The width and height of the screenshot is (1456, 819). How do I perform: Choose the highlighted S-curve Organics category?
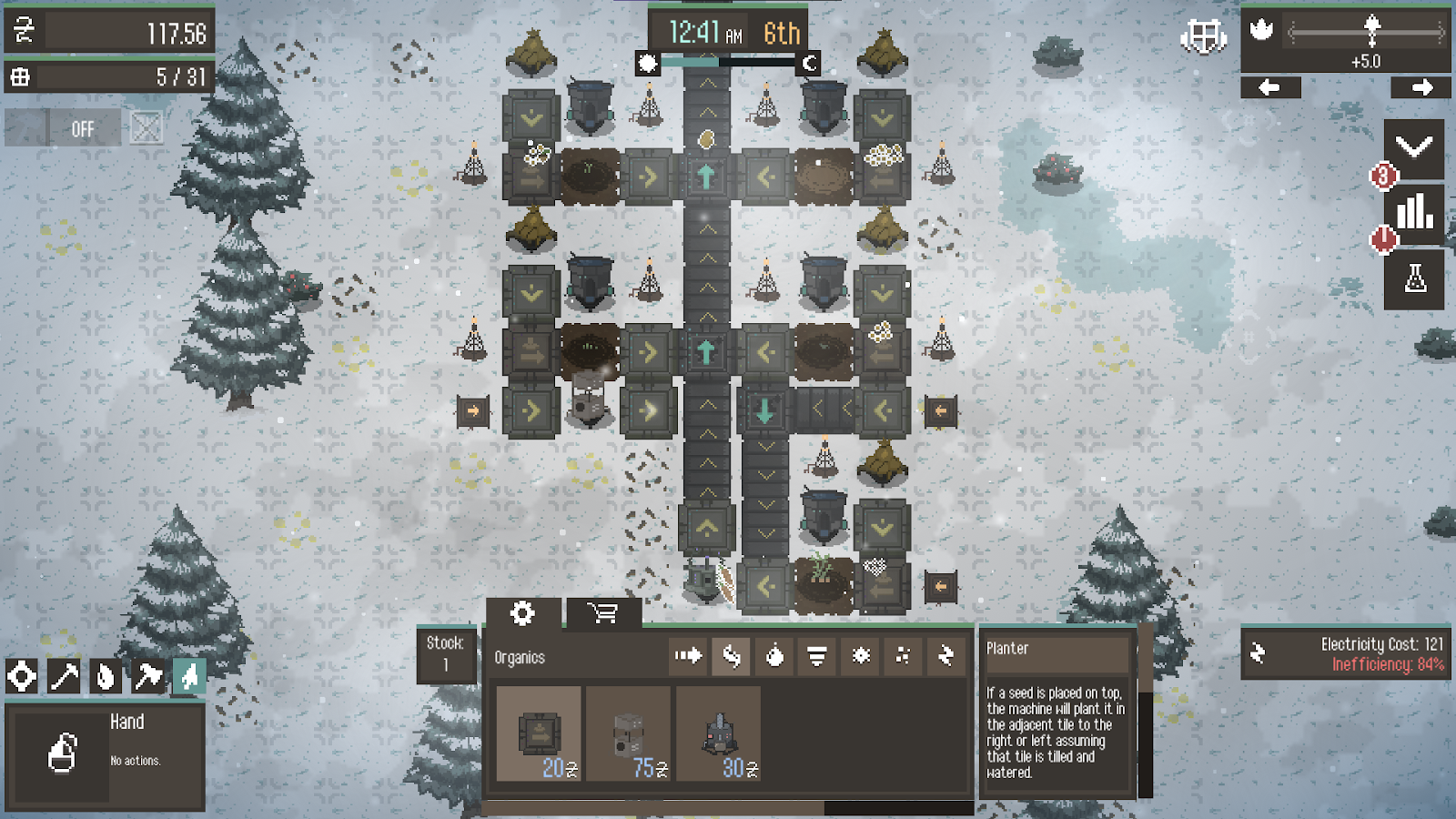[x=732, y=655]
